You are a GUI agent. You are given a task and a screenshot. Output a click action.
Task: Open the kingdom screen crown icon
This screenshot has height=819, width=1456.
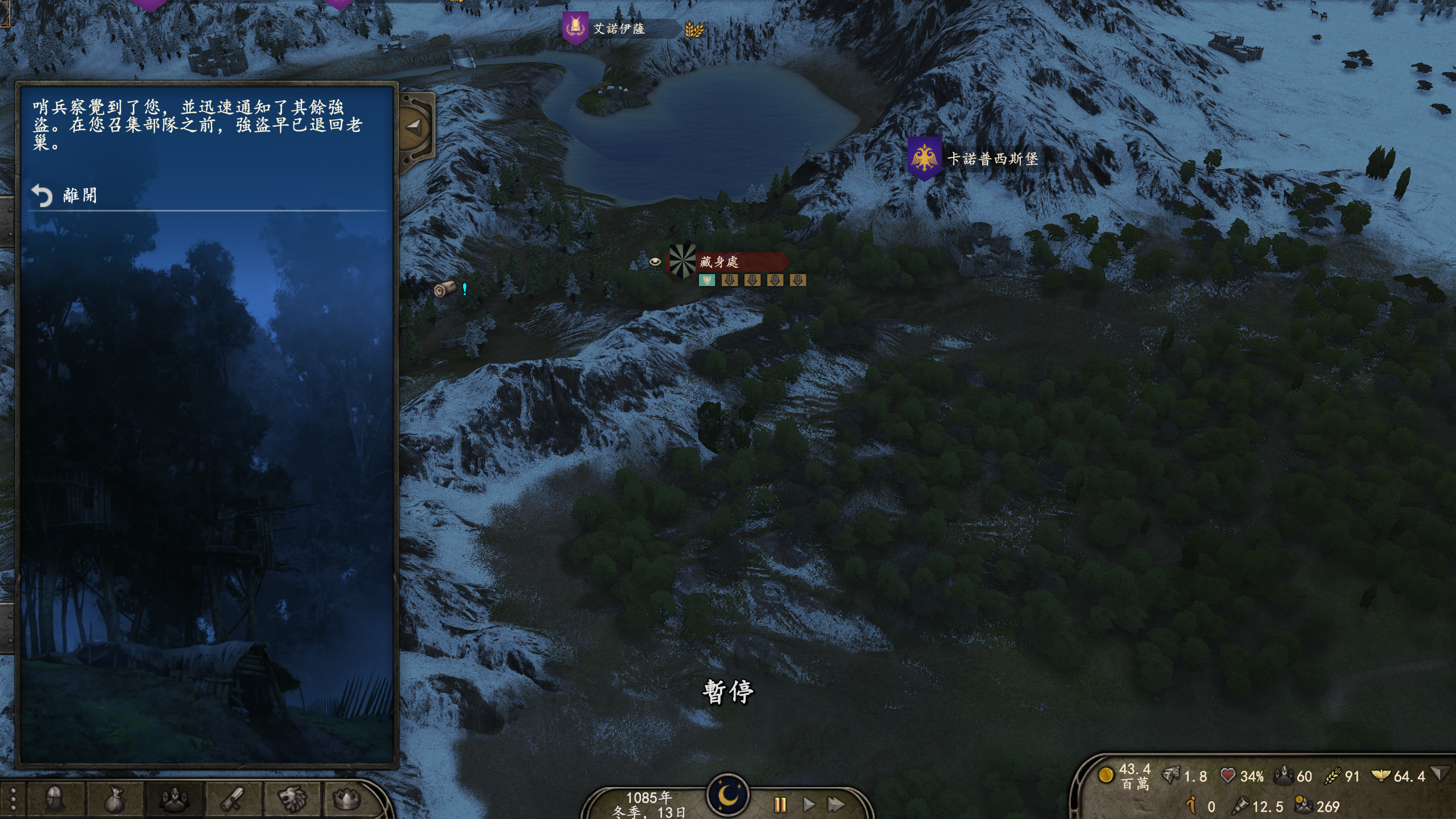[x=346, y=799]
